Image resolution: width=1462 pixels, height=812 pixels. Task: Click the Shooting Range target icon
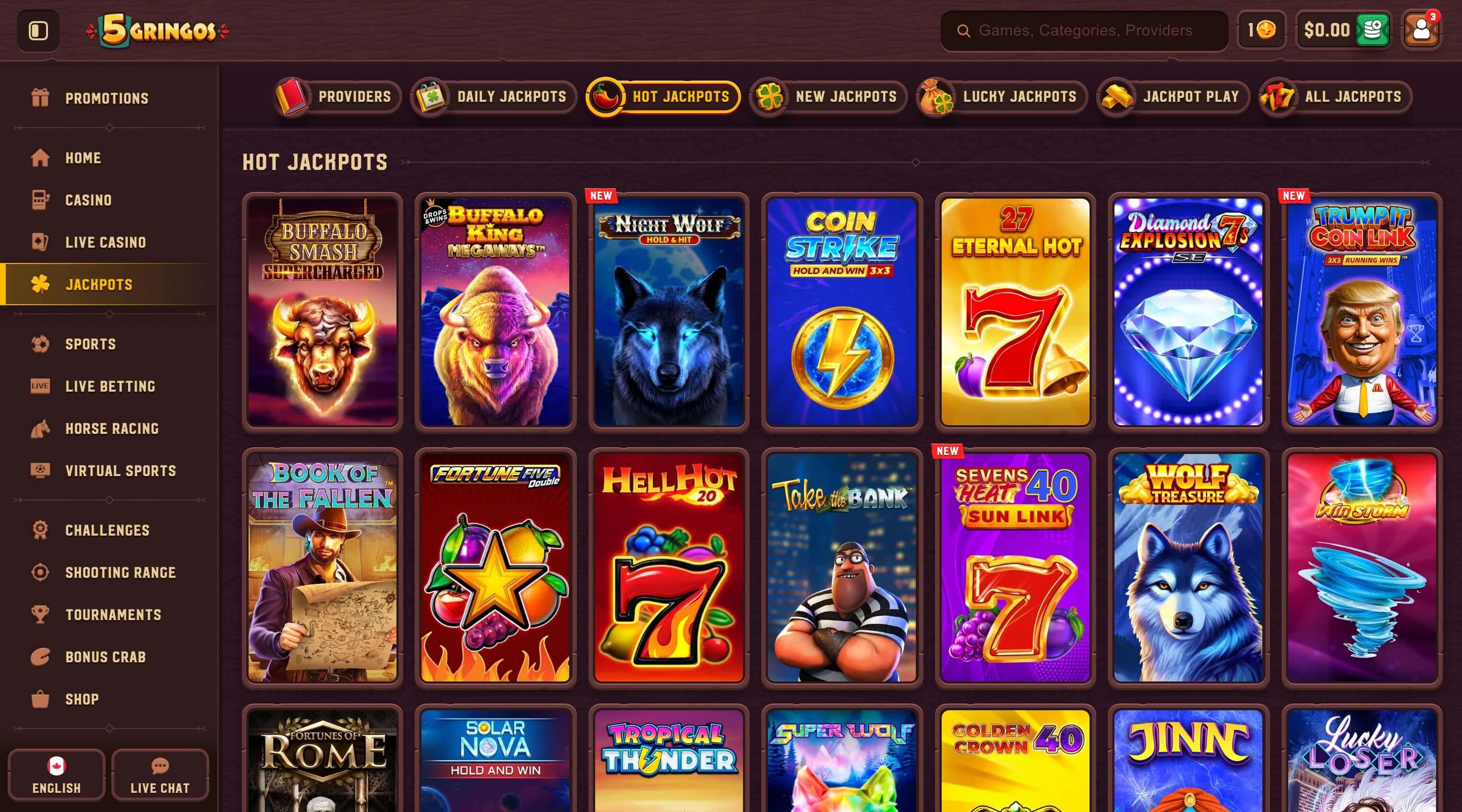(40, 573)
